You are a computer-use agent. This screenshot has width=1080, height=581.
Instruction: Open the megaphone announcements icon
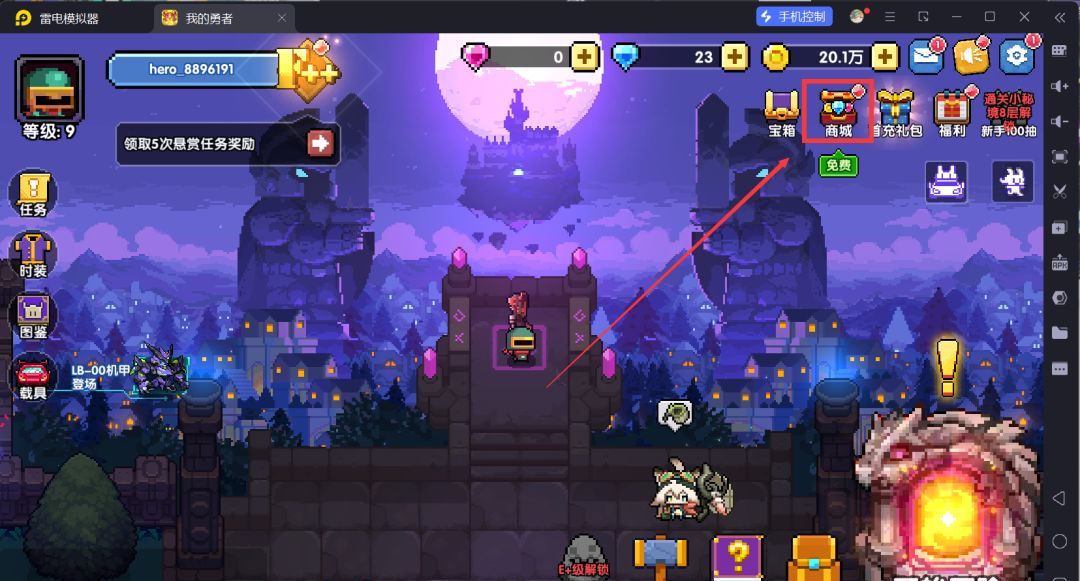tap(970, 57)
